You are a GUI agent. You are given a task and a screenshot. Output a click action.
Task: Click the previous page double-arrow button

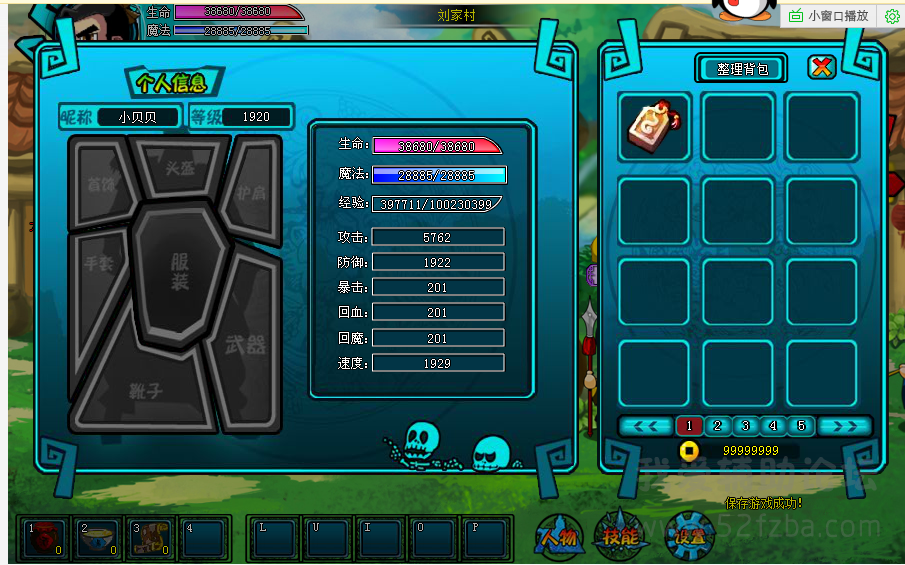coord(645,426)
